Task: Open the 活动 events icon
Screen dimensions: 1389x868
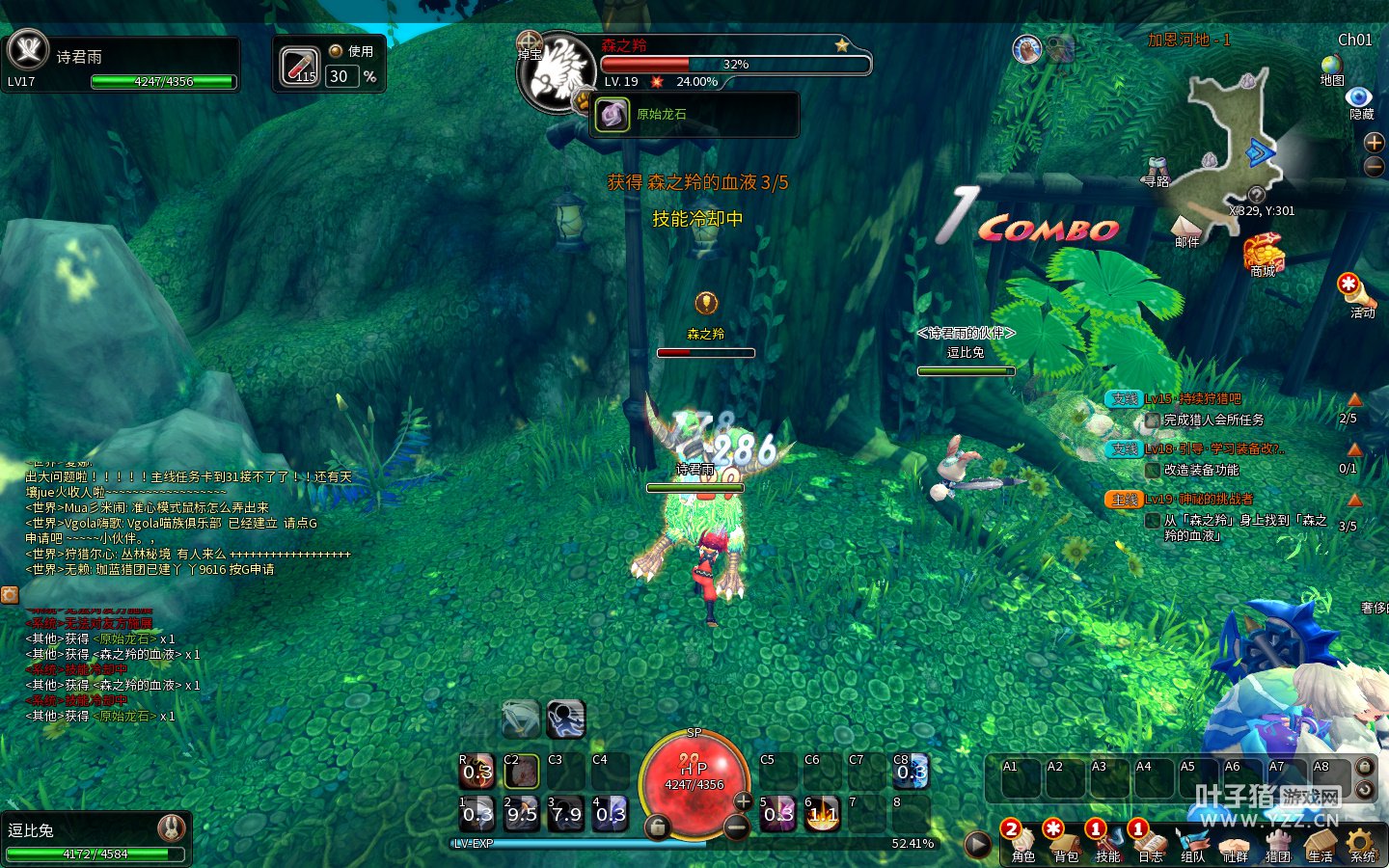Action: coord(1350,288)
